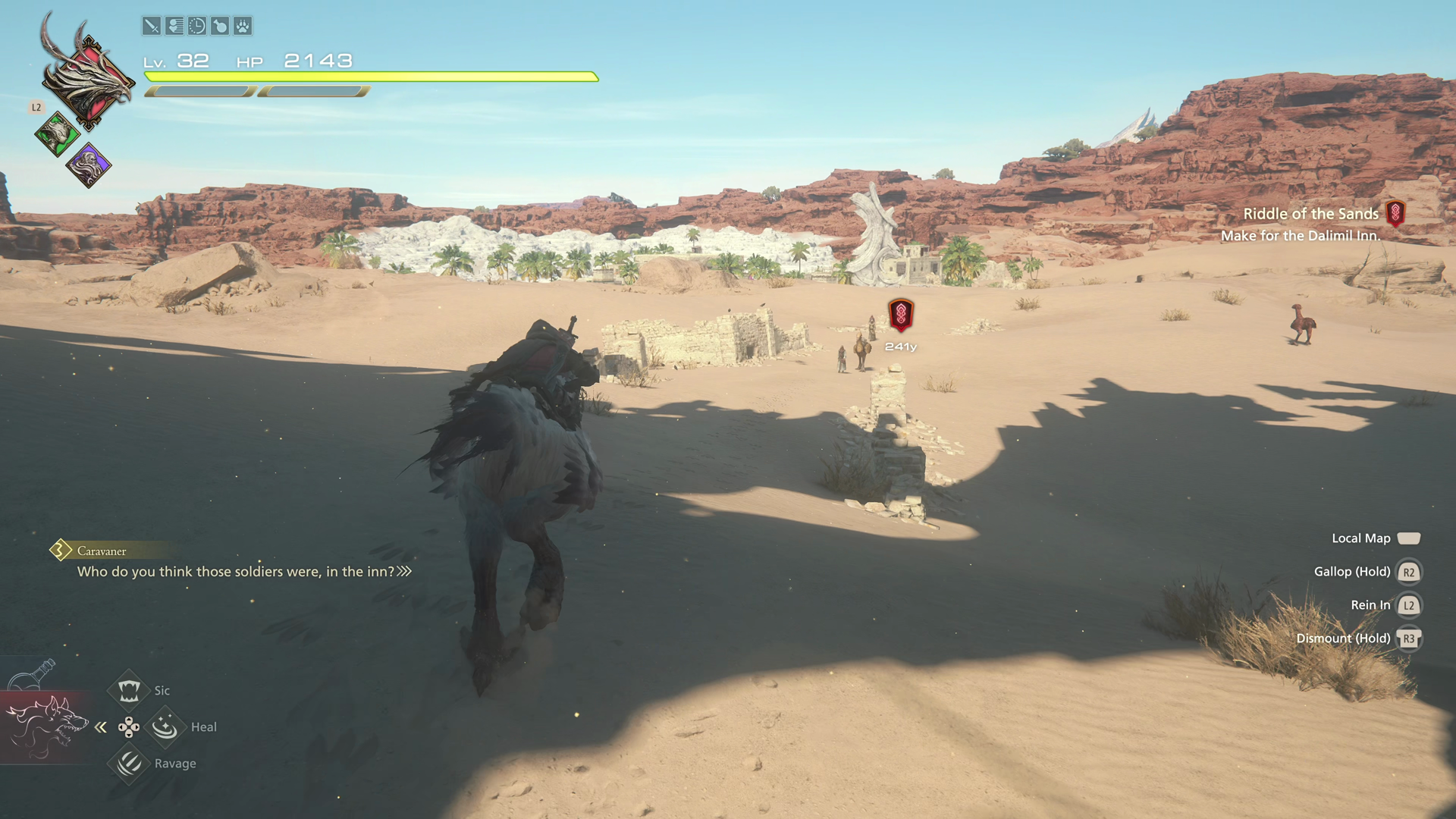This screenshot has width=1456, height=819.
Task: Select the red quest marker showing 241y
Action: point(901,315)
